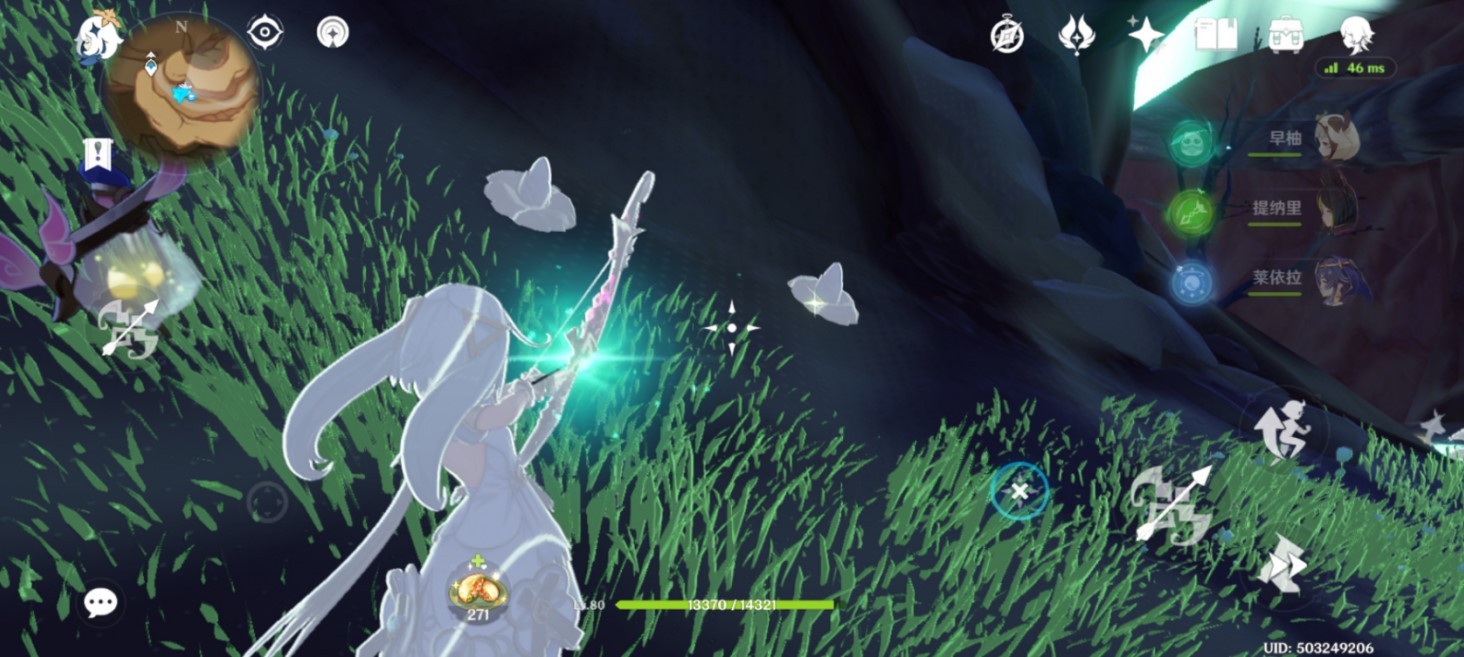
Task: Tap the sprint dash button
Action: pyautogui.click(x=1283, y=563)
